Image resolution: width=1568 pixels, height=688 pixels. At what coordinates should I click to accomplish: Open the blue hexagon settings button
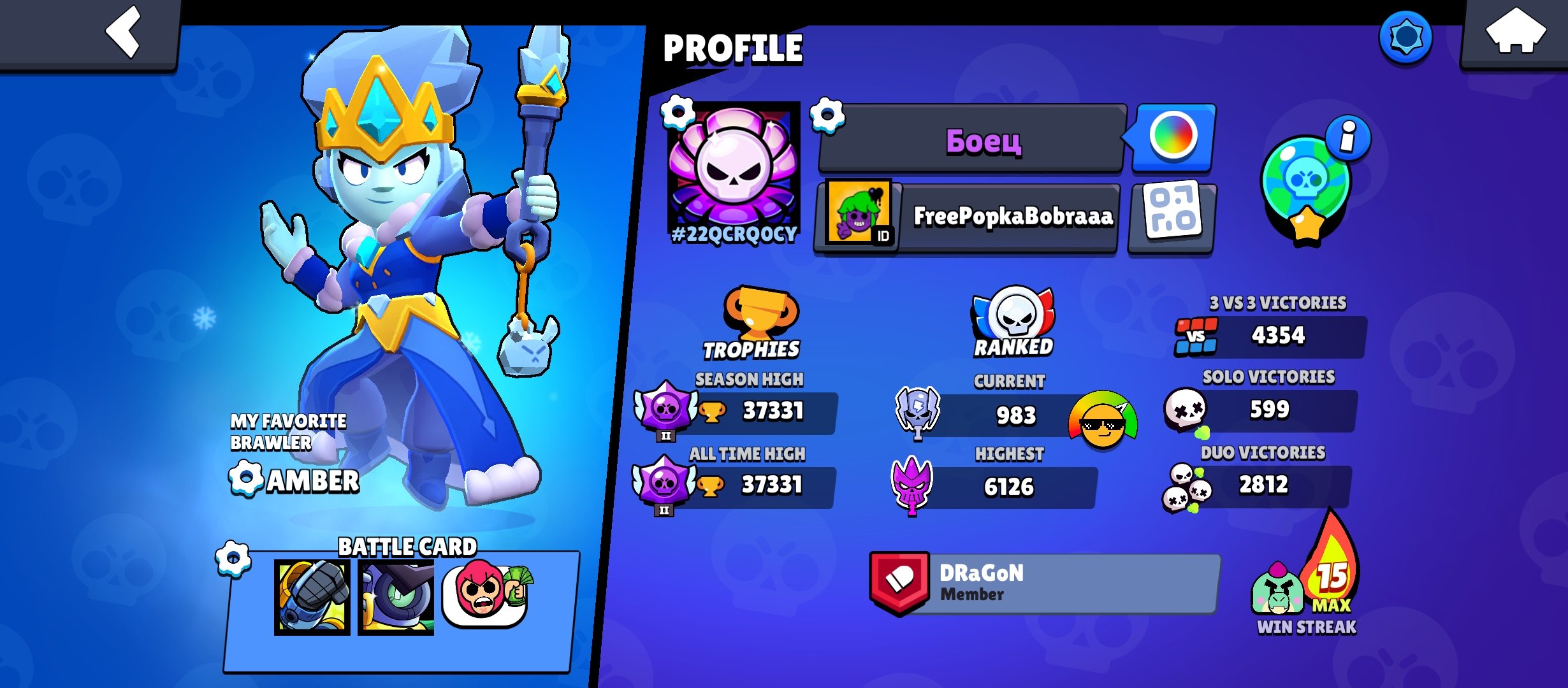pyautogui.click(x=1405, y=37)
